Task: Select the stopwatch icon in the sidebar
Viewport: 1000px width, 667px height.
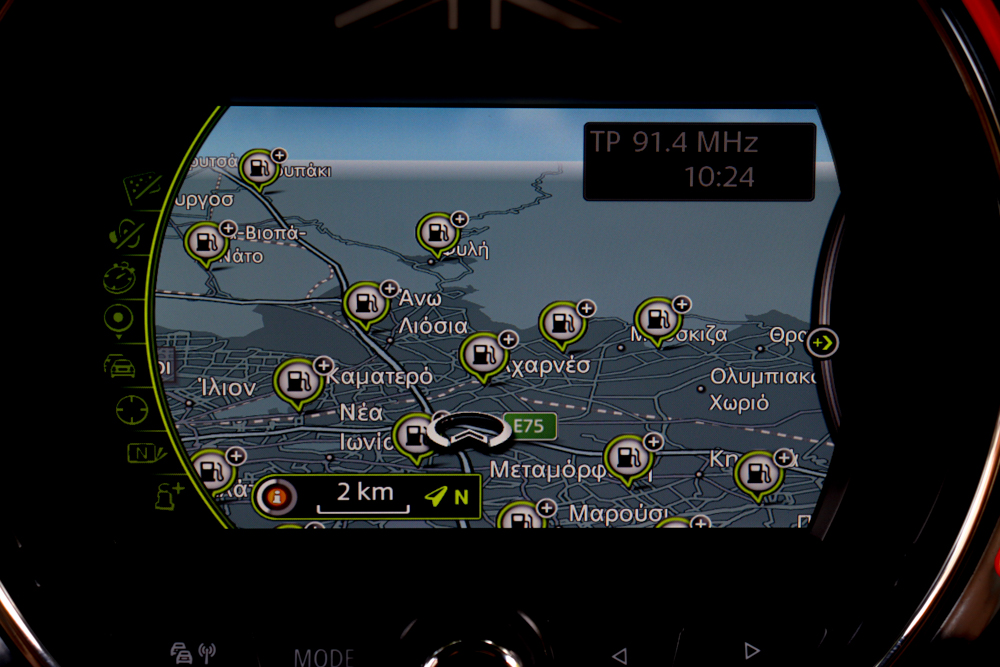Action: click(120, 277)
